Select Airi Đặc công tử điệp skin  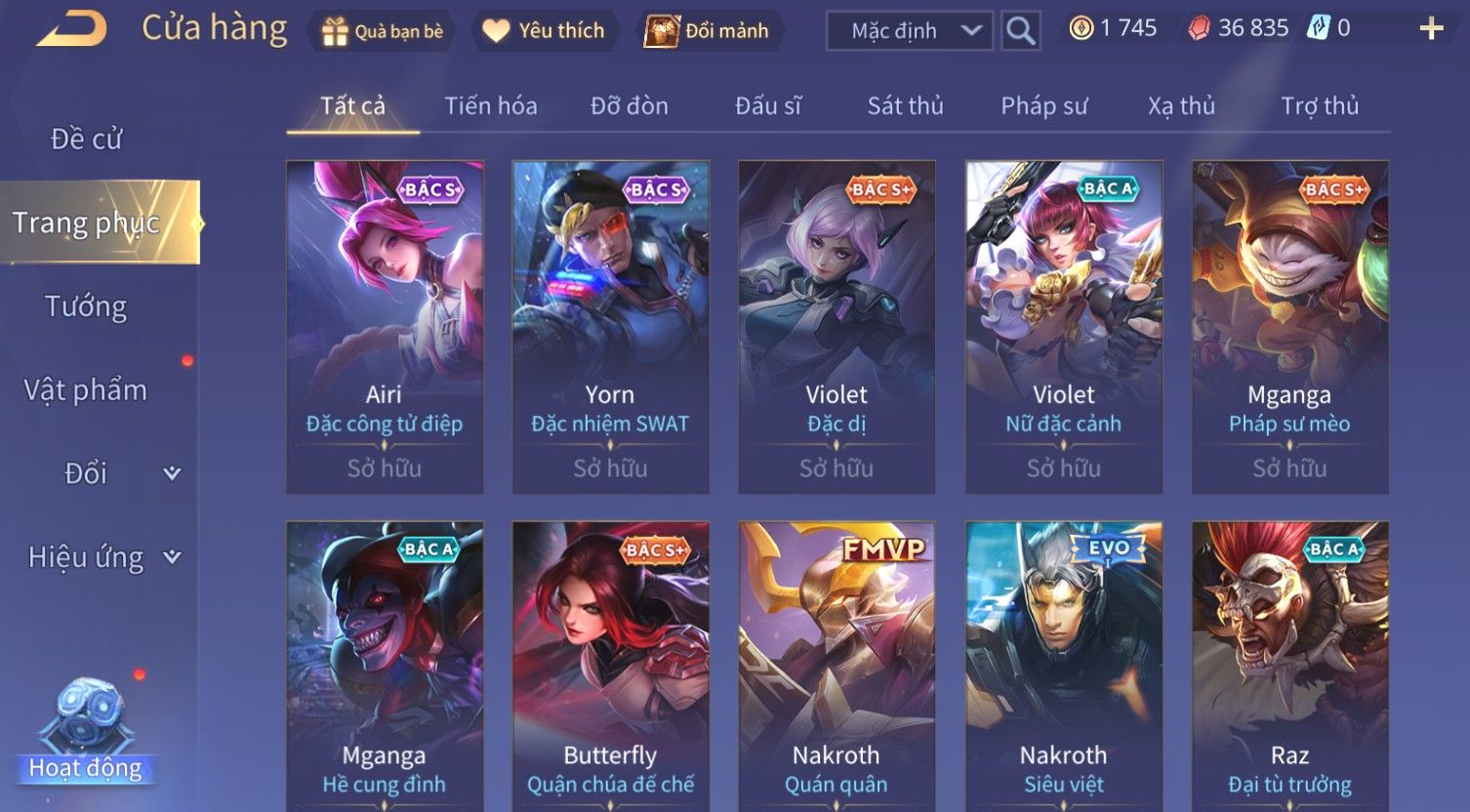point(385,326)
